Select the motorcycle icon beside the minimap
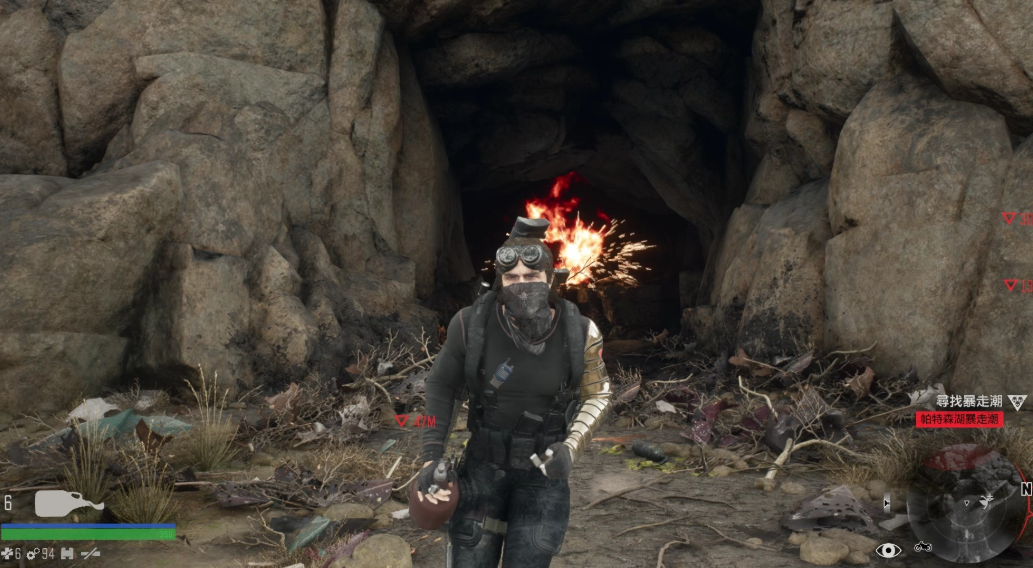Image resolution: width=1033 pixels, height=568 pixels. (922, 549)
